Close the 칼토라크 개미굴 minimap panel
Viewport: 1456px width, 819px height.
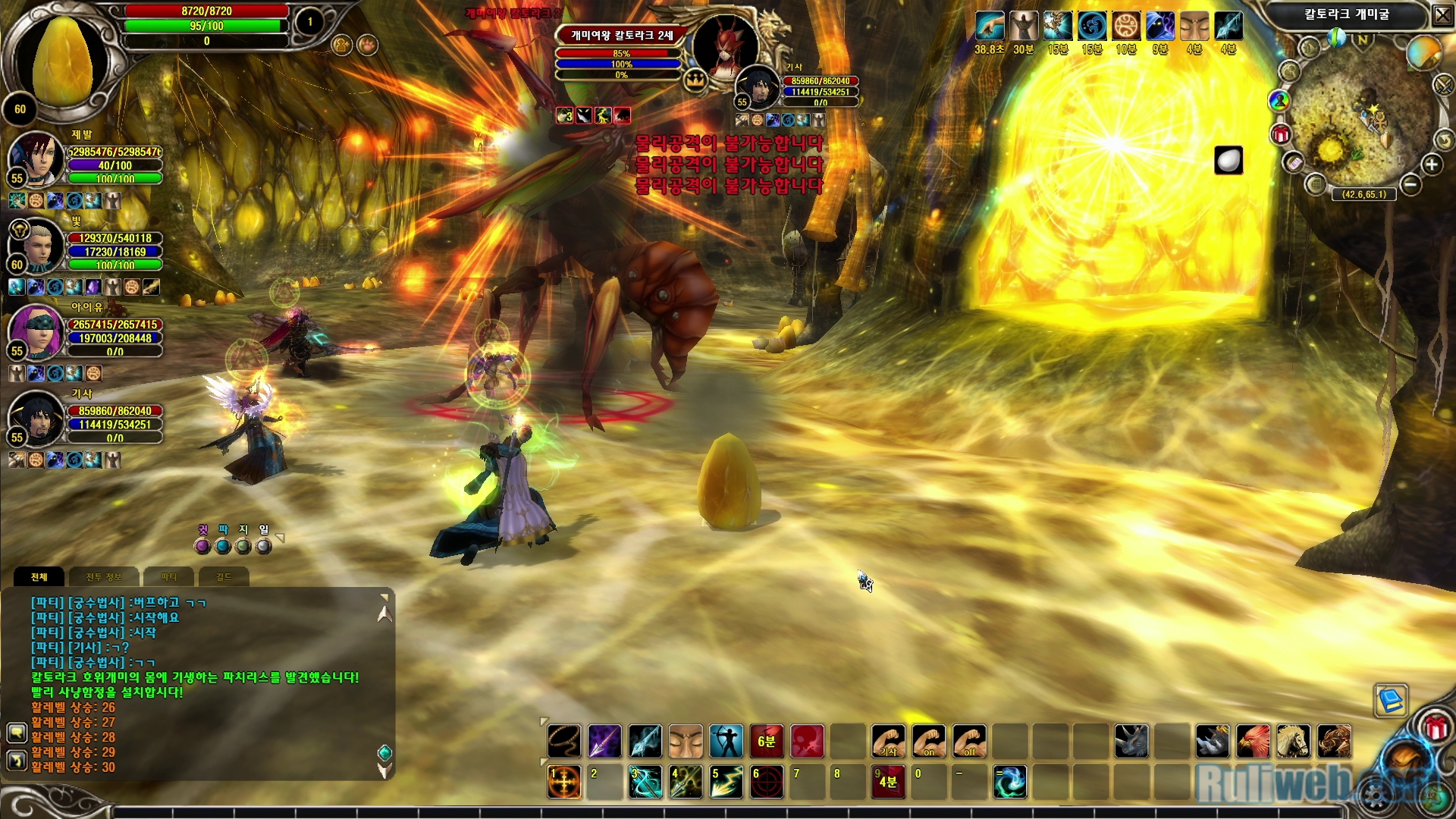(1442, 14)
